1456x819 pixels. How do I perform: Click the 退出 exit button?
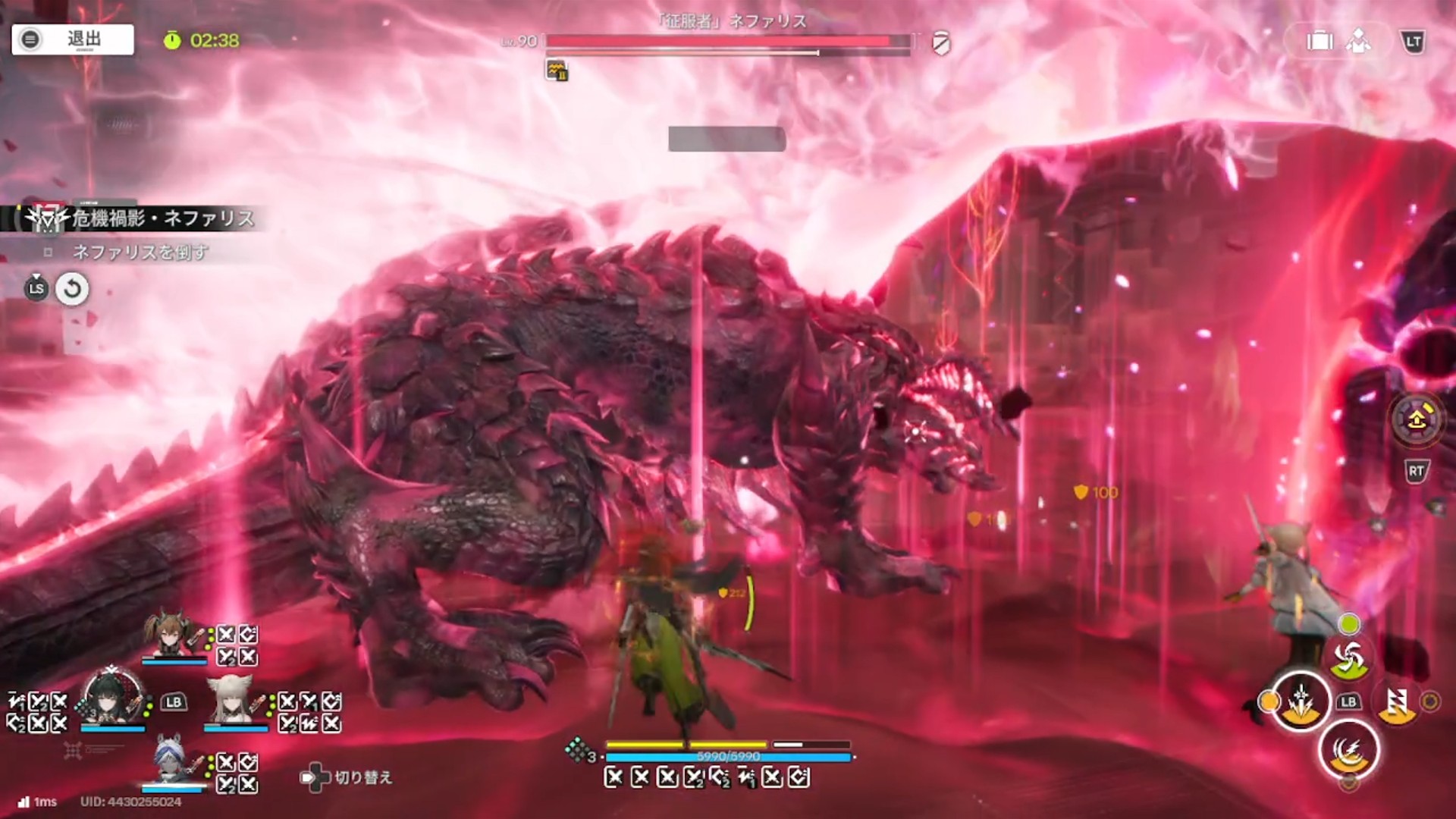(73, 39)
